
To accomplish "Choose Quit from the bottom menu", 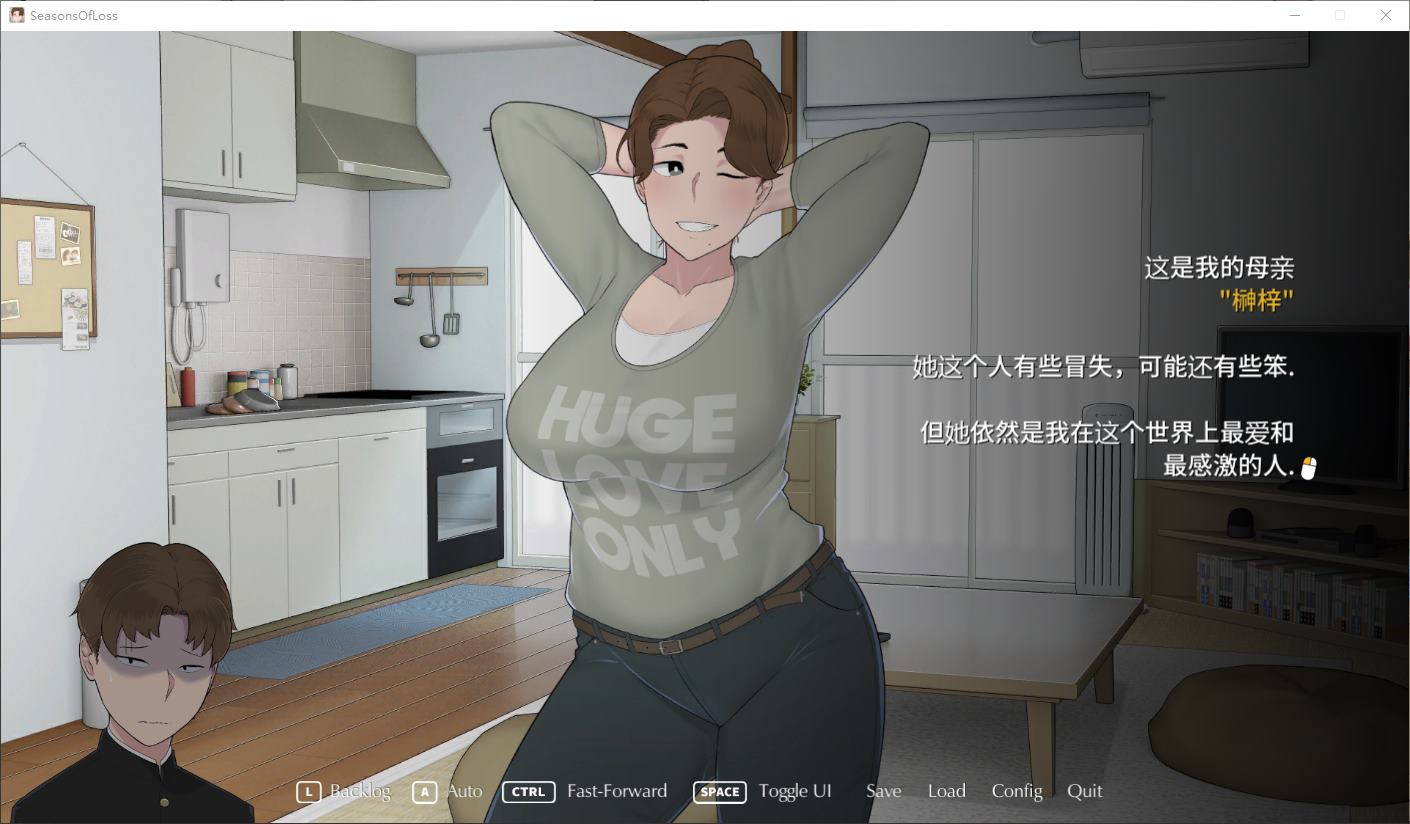I will click(1084, 791).
